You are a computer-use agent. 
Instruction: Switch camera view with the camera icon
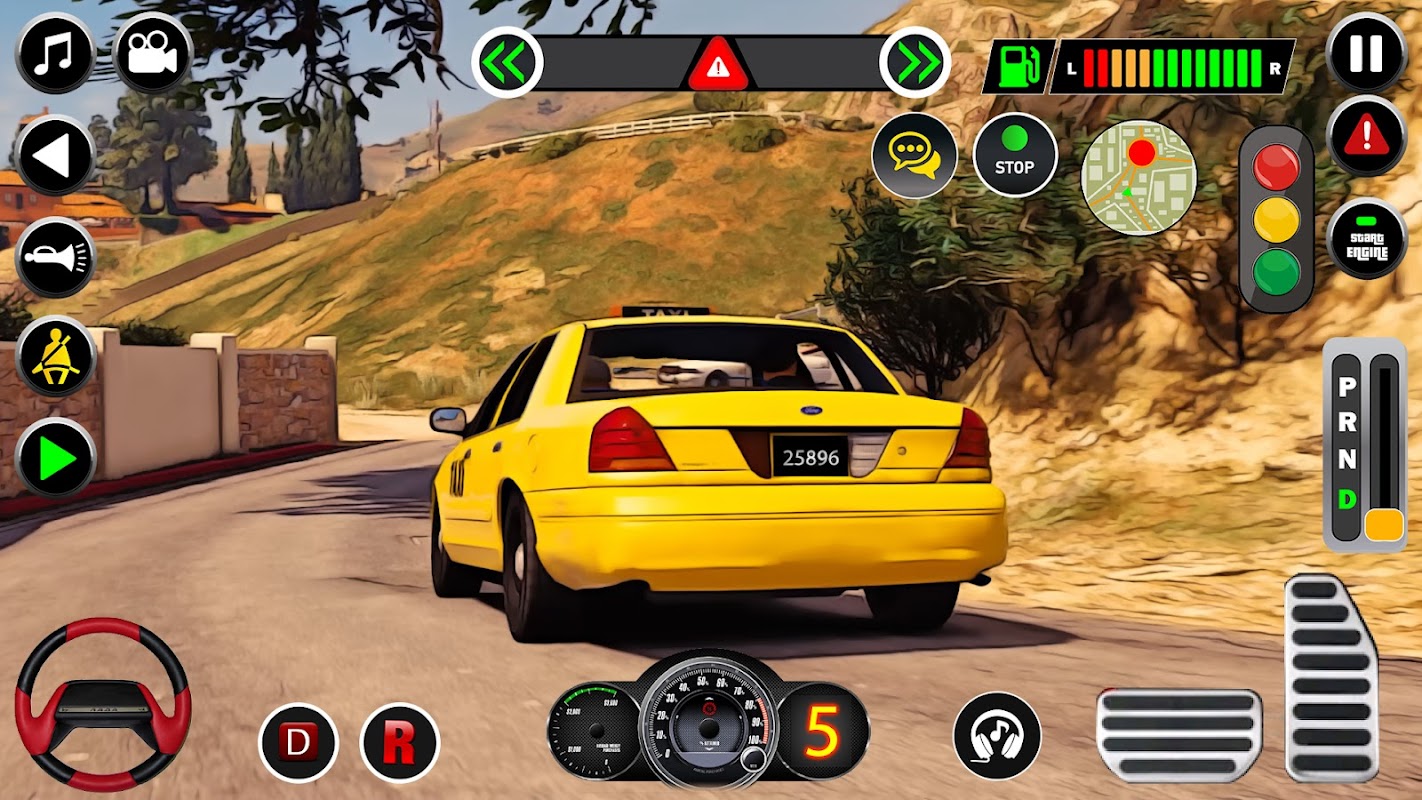tap(153, 53)
